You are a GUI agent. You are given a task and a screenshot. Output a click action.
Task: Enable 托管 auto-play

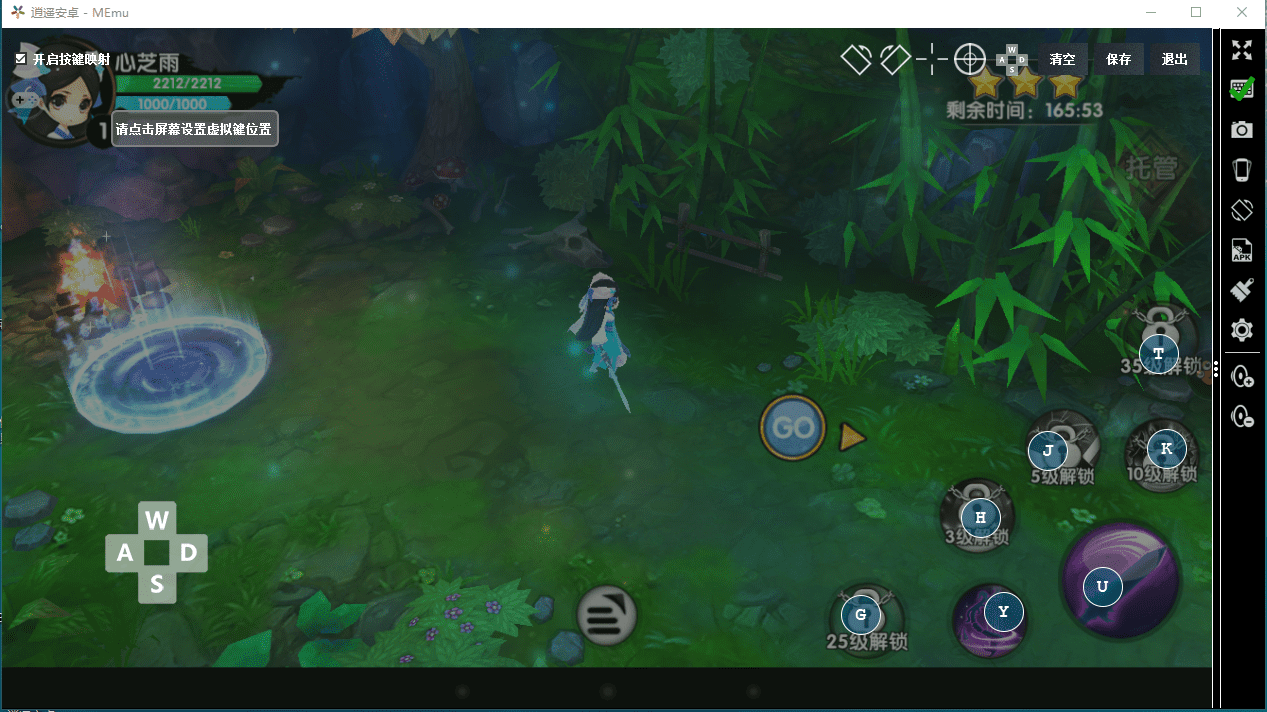tap(1151, 168)
